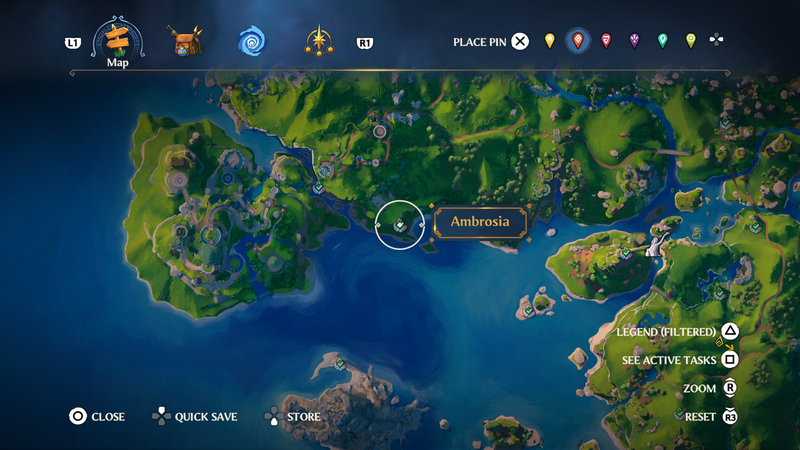
Task: Pick the teal green map pin
Action: point(662,41)
